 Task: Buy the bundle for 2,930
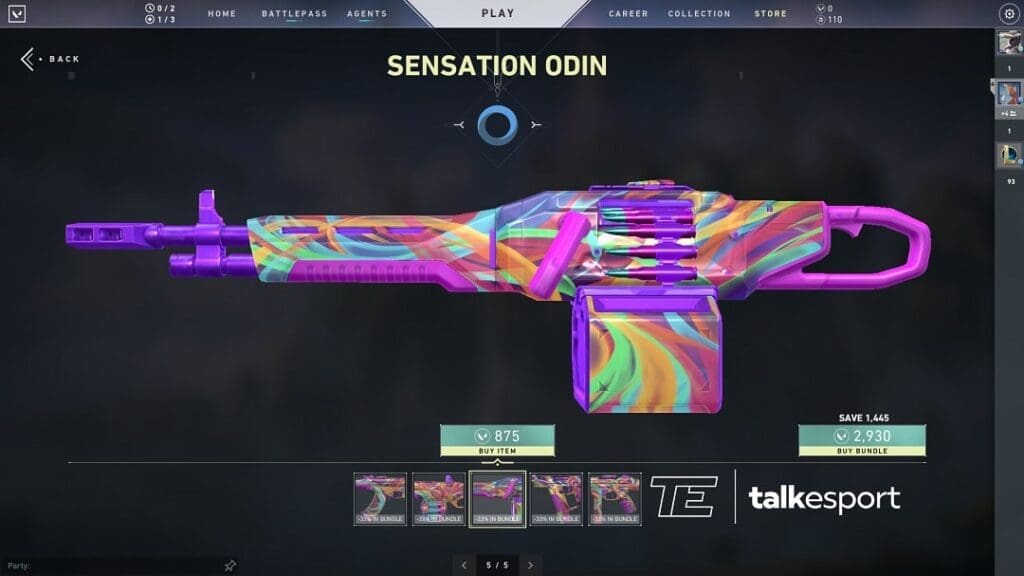tap(861, 440)
